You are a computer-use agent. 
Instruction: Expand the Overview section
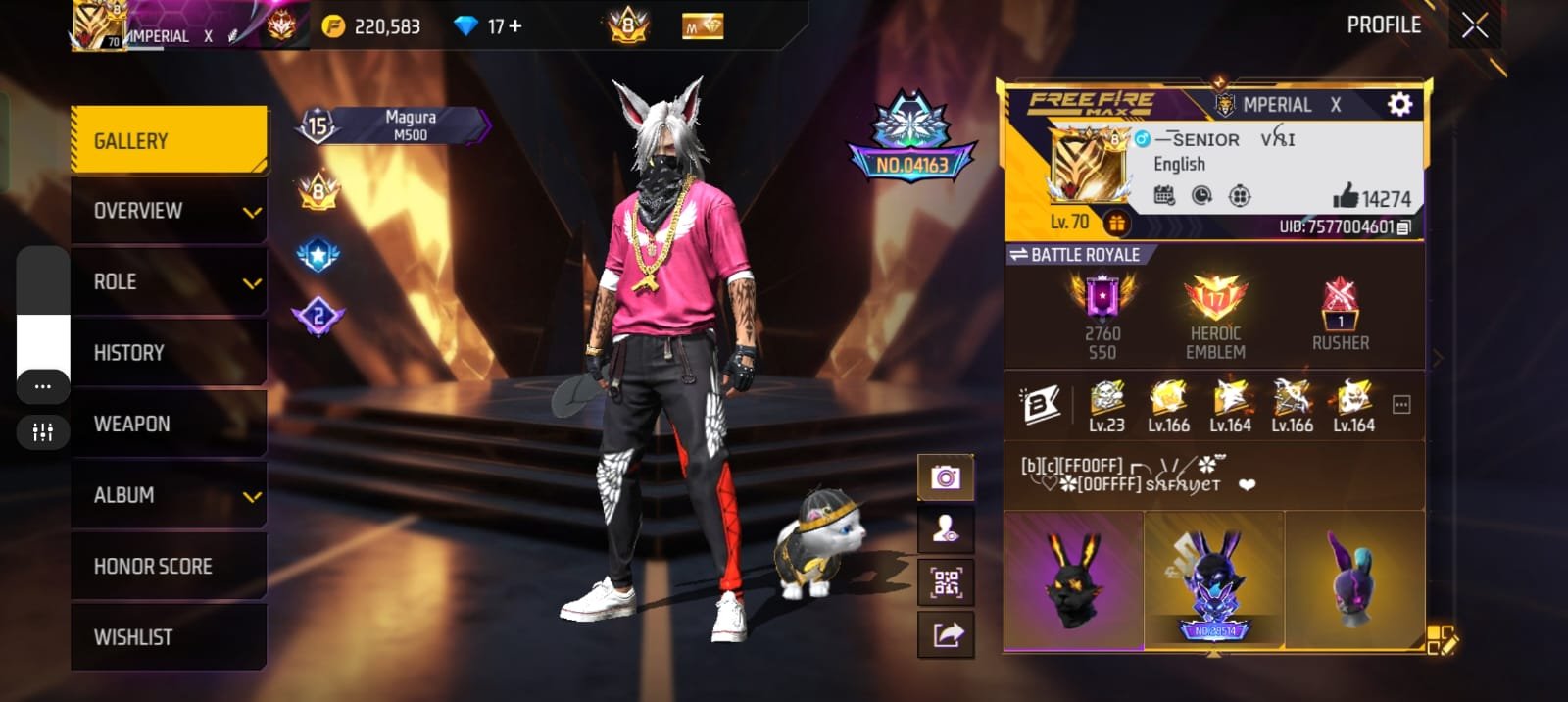(169, 211)
